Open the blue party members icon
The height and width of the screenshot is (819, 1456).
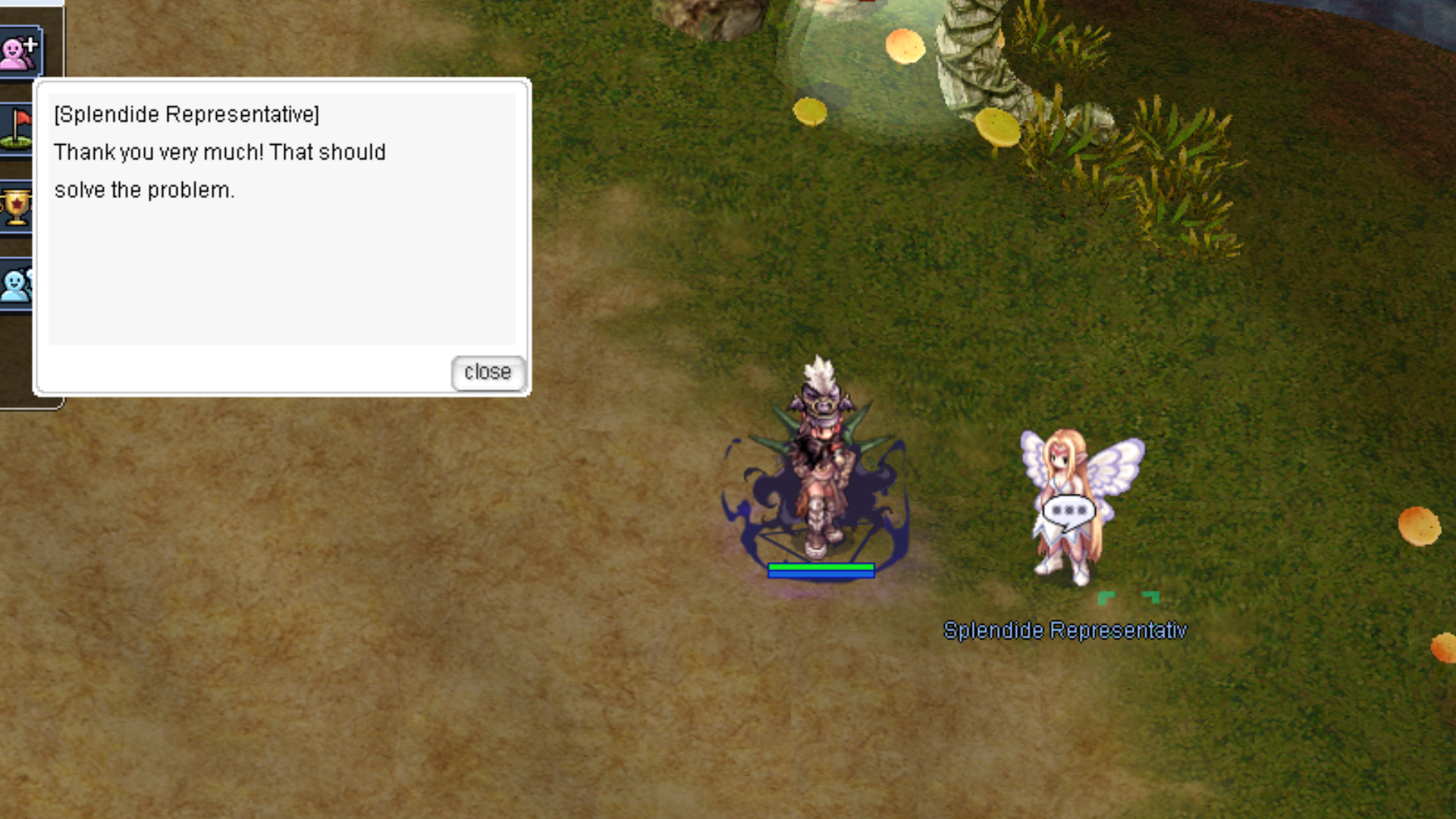(16, 284)
